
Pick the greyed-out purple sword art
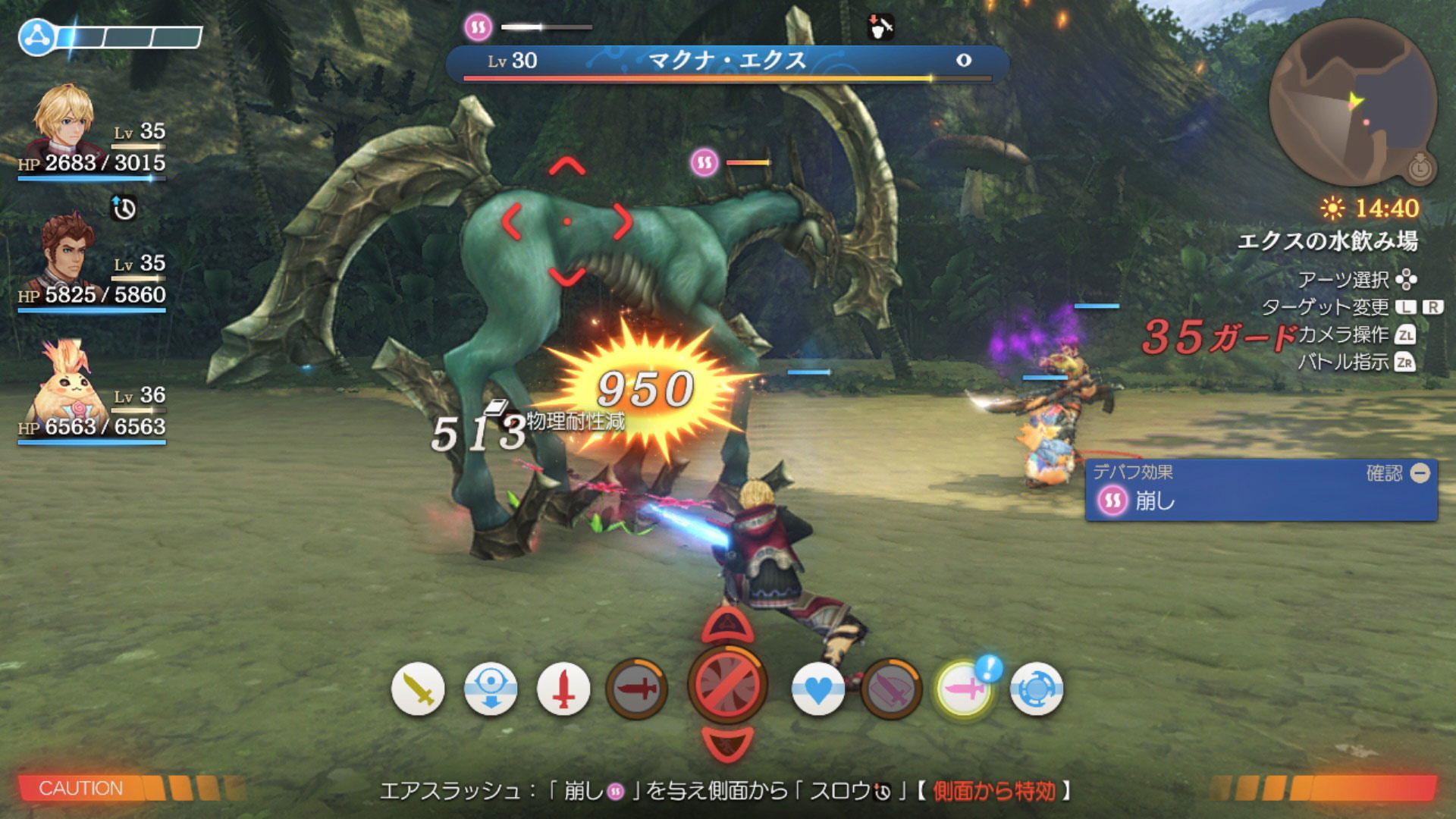pyautogui.click(x=891, y=689)
